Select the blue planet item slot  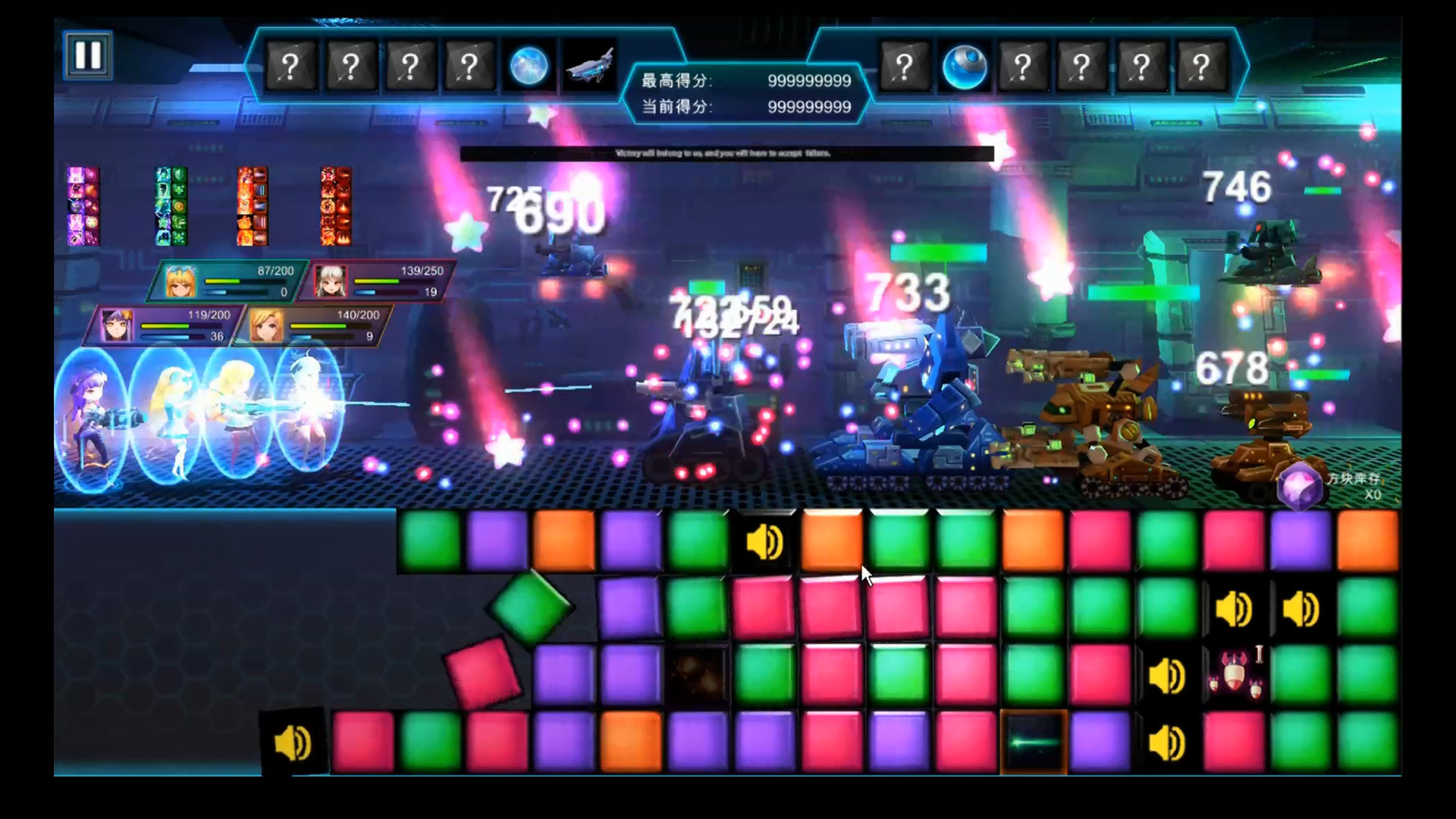[529, 67]
